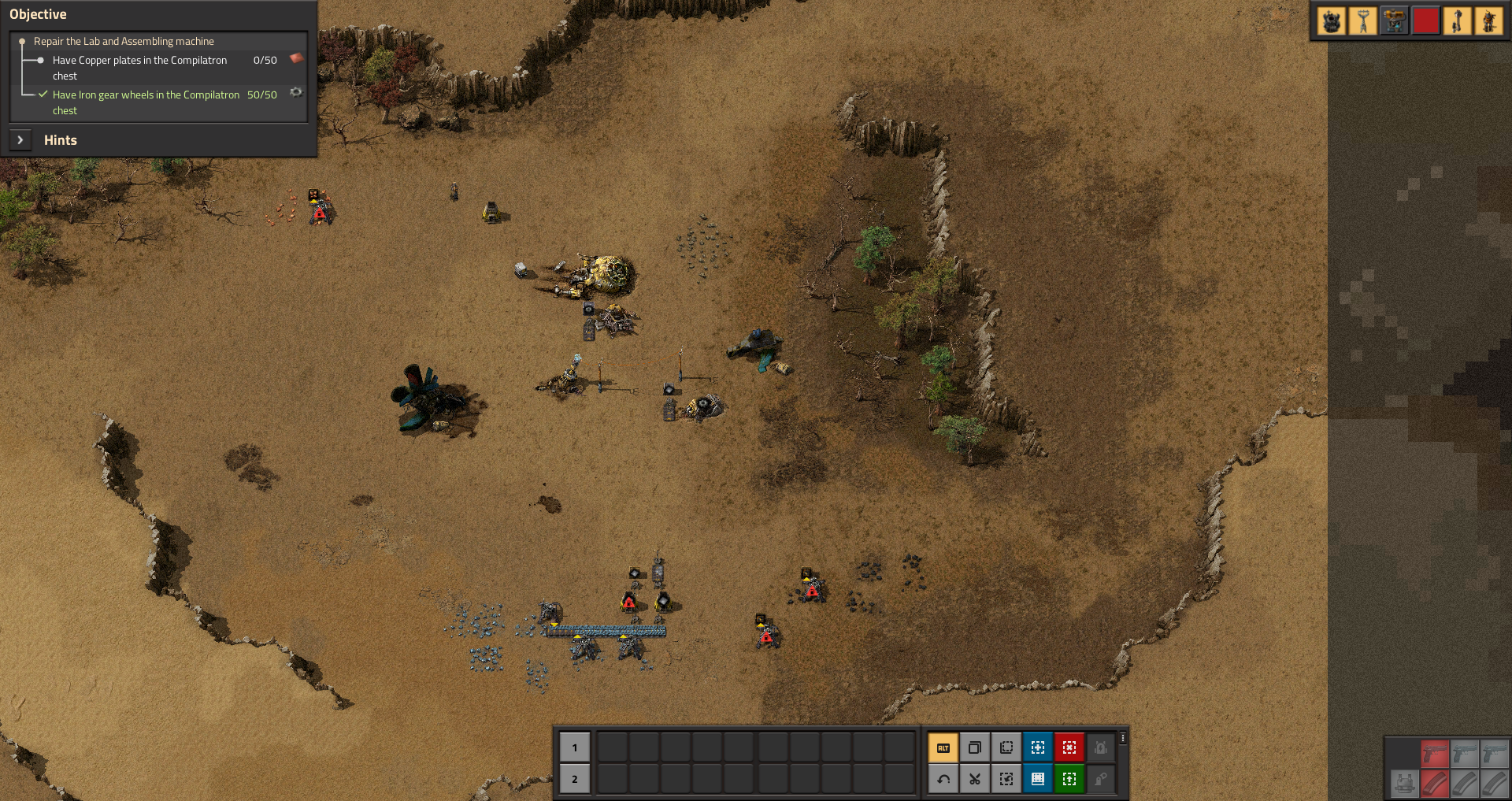Activate the red deconstruction planner

1069,747
